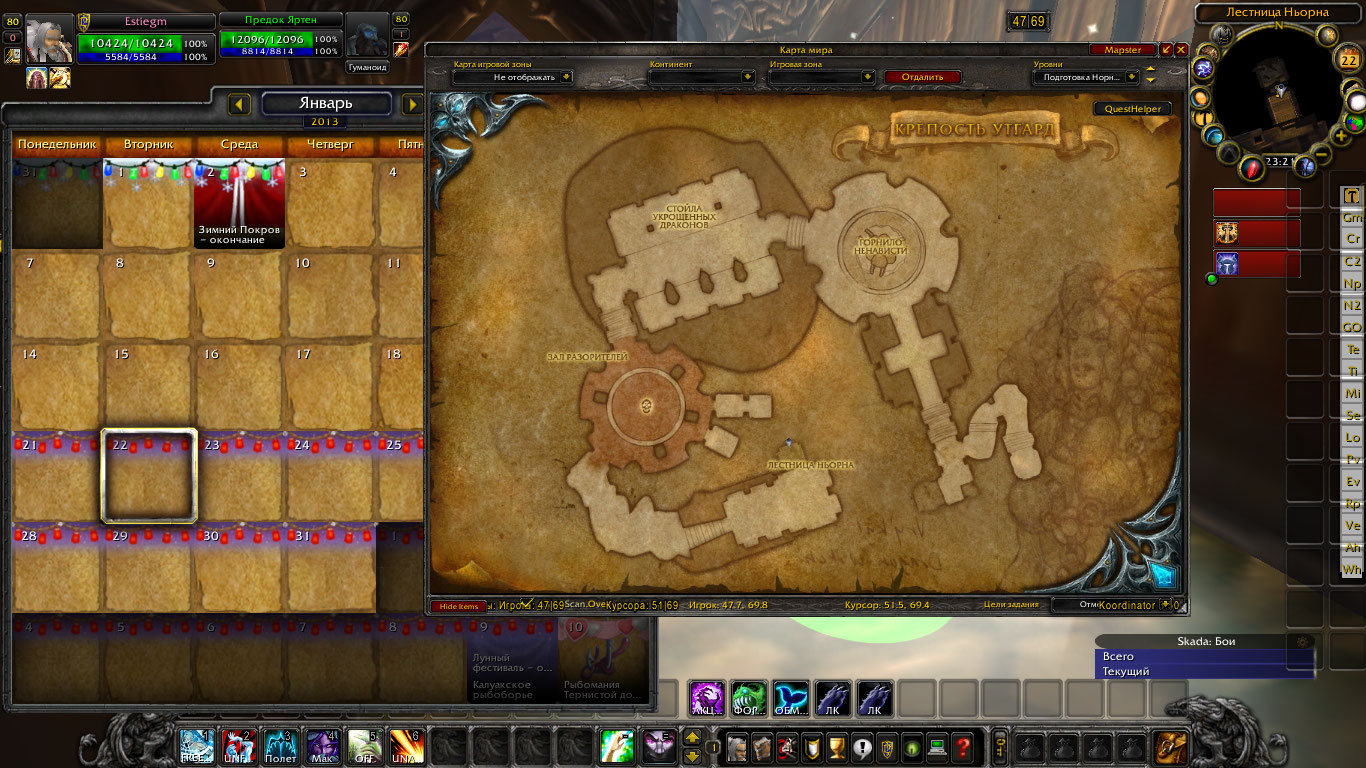
Task: Open the minimap calendar icon showing 22
Action: (1348, 60)
